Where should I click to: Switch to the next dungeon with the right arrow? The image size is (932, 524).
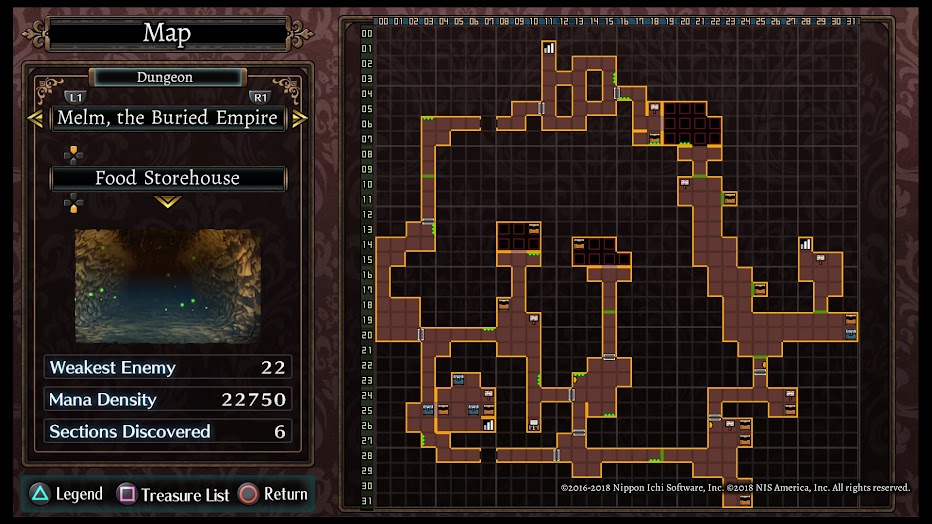[299, 118]
